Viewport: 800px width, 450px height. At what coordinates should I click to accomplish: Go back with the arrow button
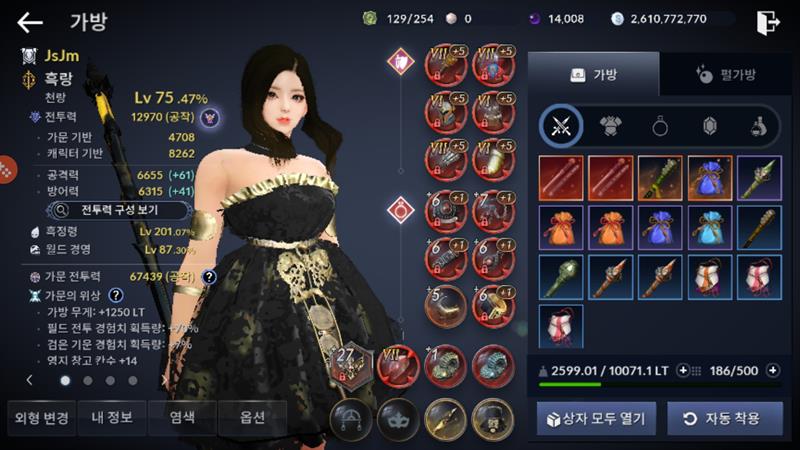click(x=30, y=22)
